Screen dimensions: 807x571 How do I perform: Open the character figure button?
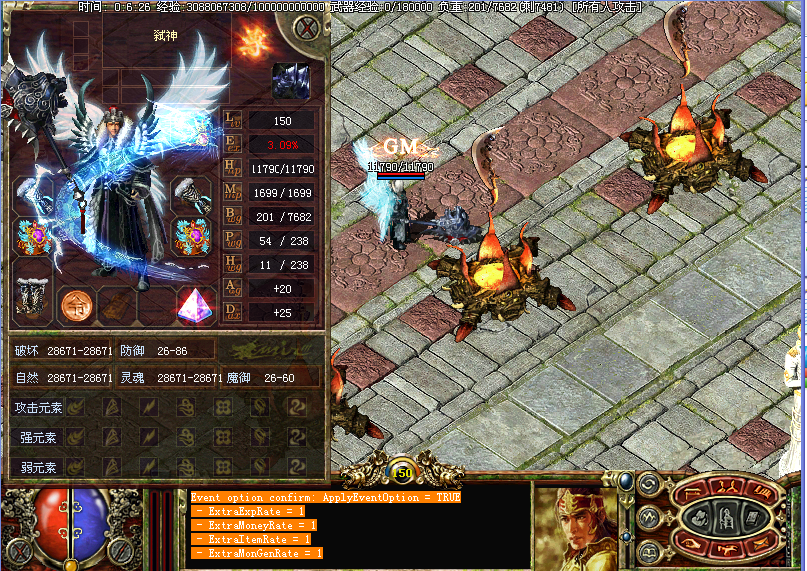pyautogui.click(x=727, y=517)
